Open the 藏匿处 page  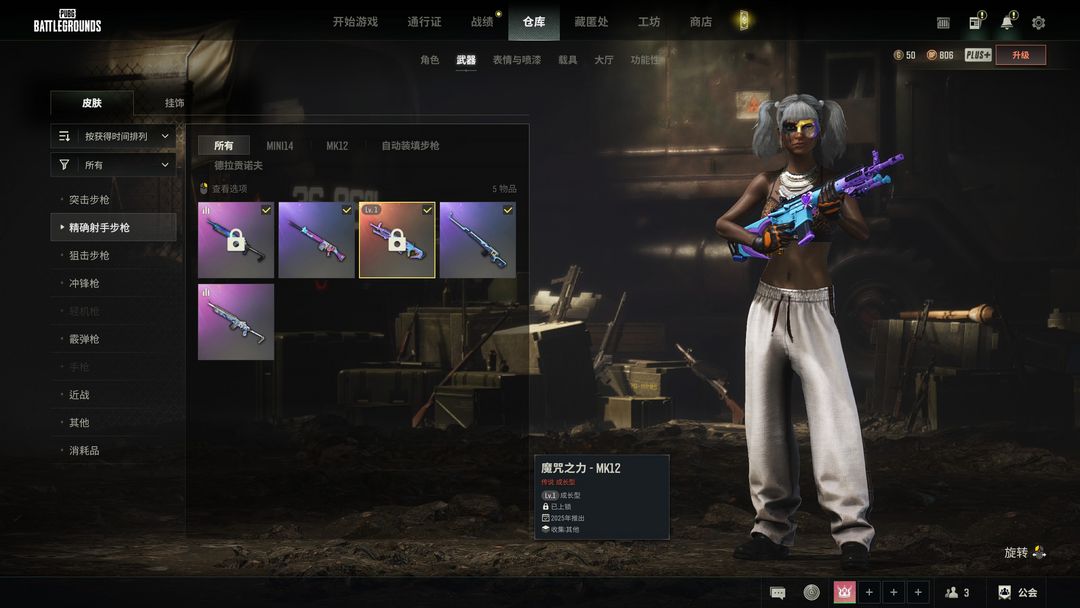click(x=591, y=22)
